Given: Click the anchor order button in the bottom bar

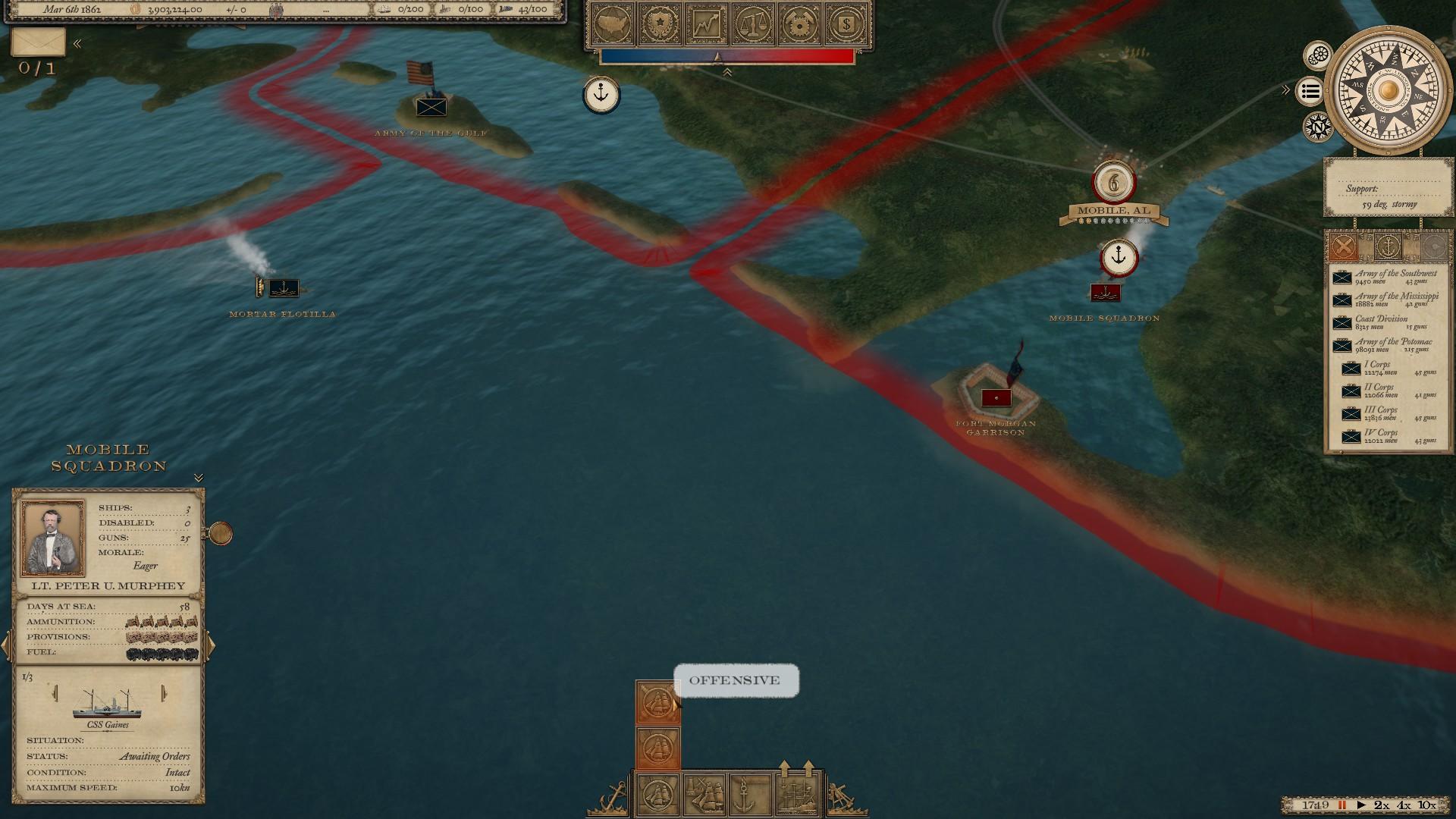Looking at the screenshot, I should (744, 793).
